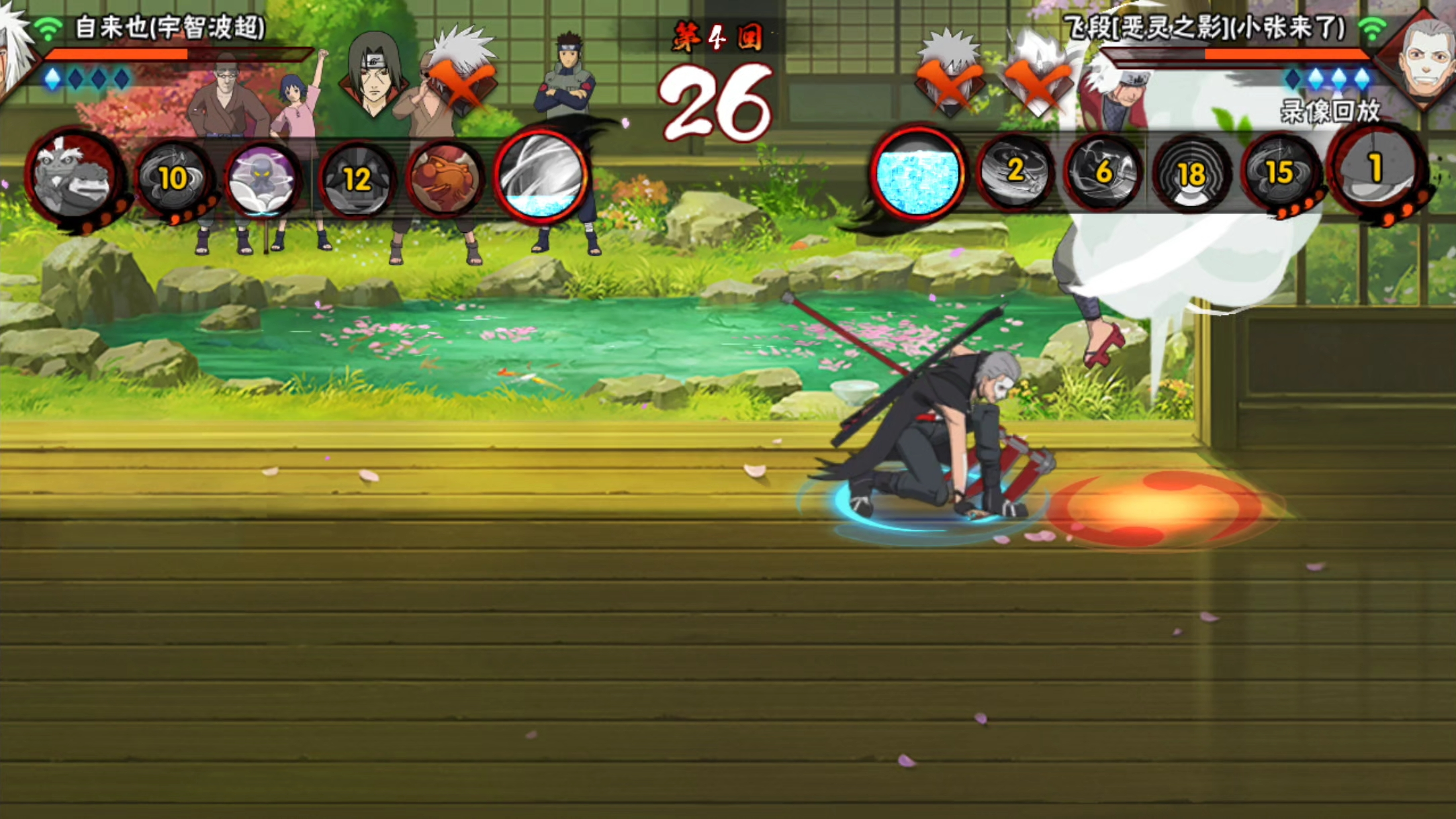This screenshot has height=819, width=1456.
Task: Use the orange toad summon icon
Action: tap(445, 179)
